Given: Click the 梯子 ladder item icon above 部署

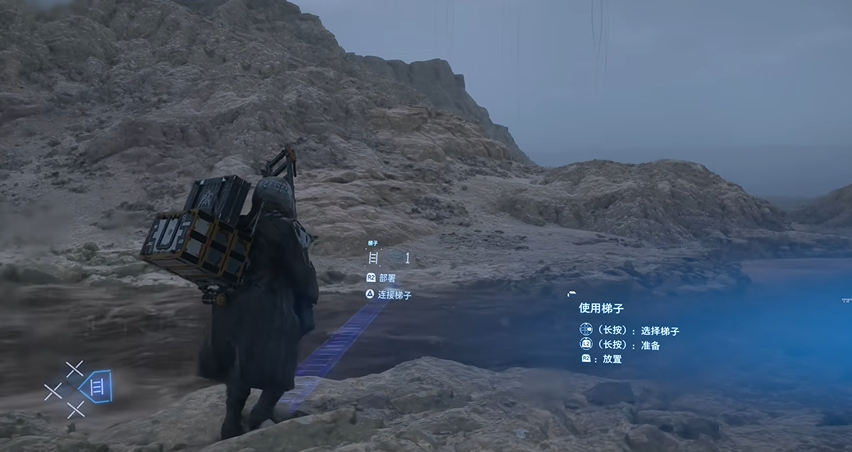Looking at the screenshot, I should [374, 257].
